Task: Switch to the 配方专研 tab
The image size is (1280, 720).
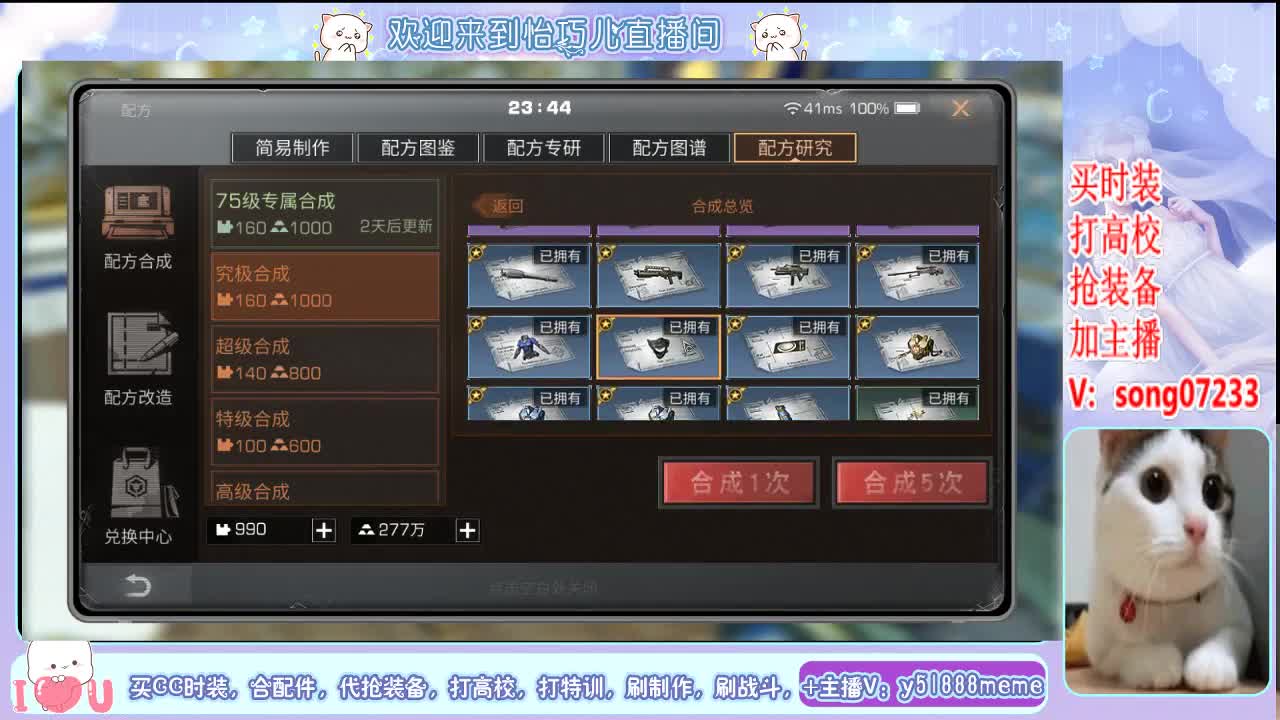Action: [544, 147]
